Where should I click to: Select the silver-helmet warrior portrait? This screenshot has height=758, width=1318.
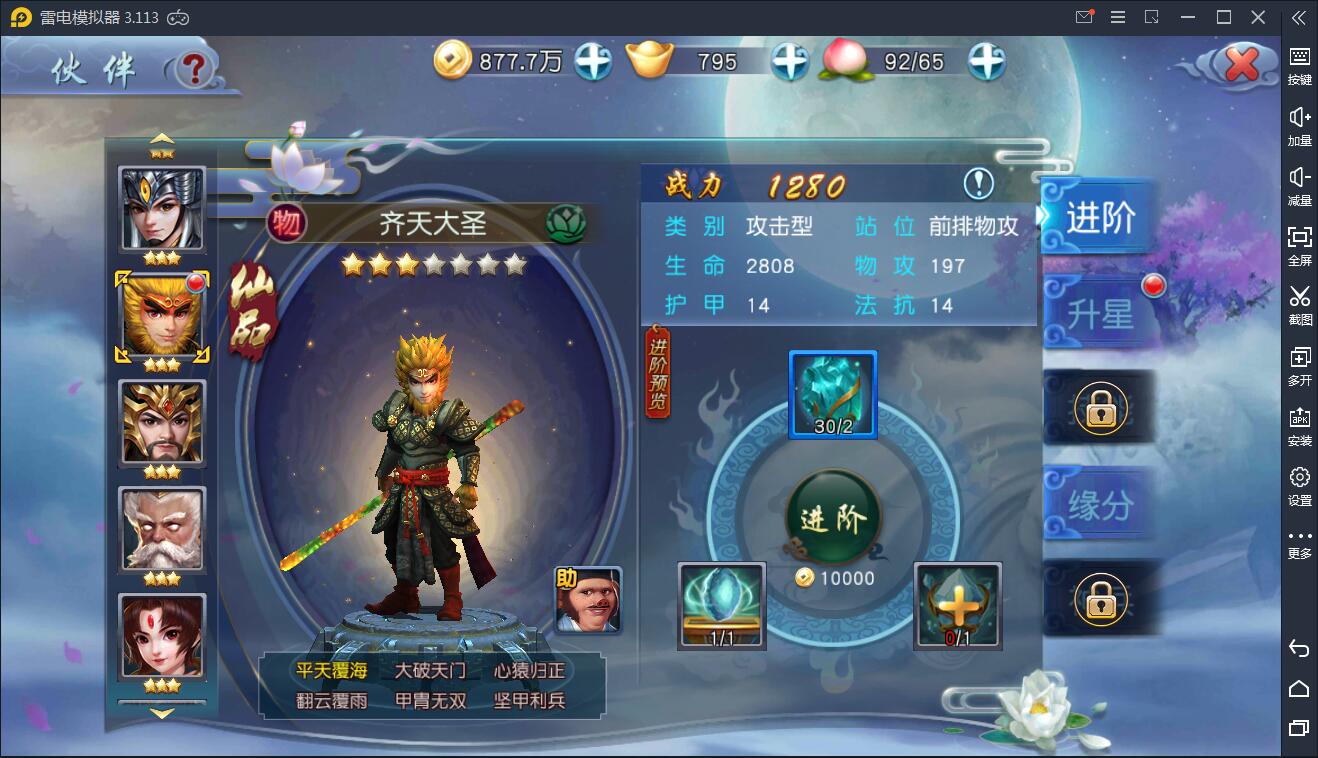[162, 208]
